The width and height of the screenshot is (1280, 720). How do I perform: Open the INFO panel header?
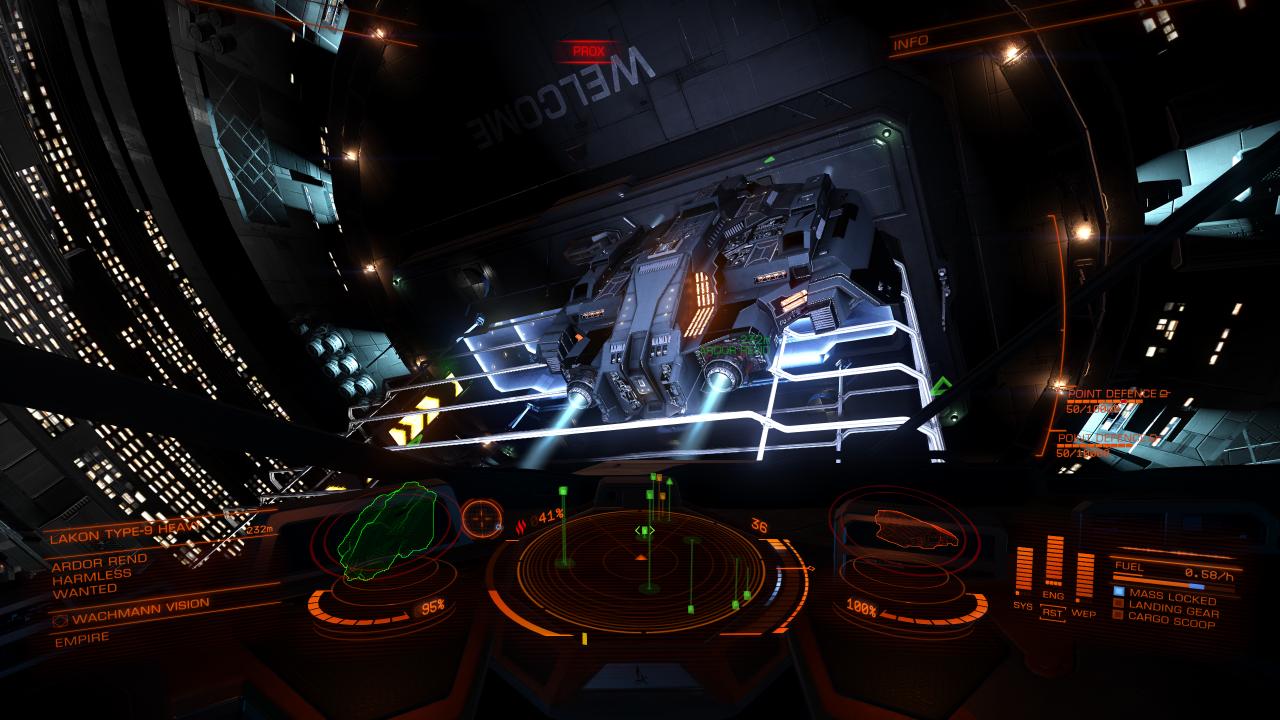pos(911,41)
